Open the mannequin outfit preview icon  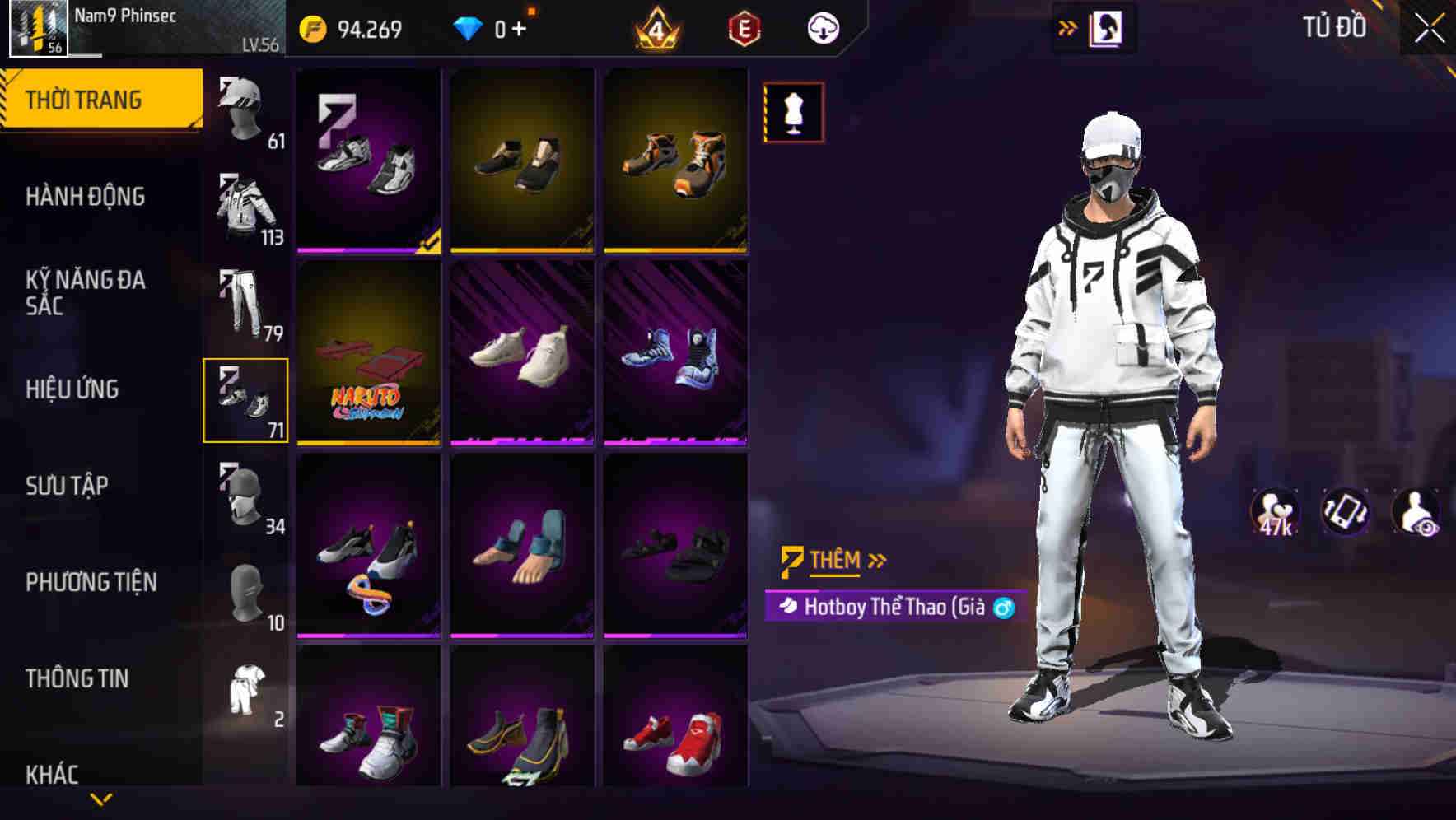click(x=793, y=113)
